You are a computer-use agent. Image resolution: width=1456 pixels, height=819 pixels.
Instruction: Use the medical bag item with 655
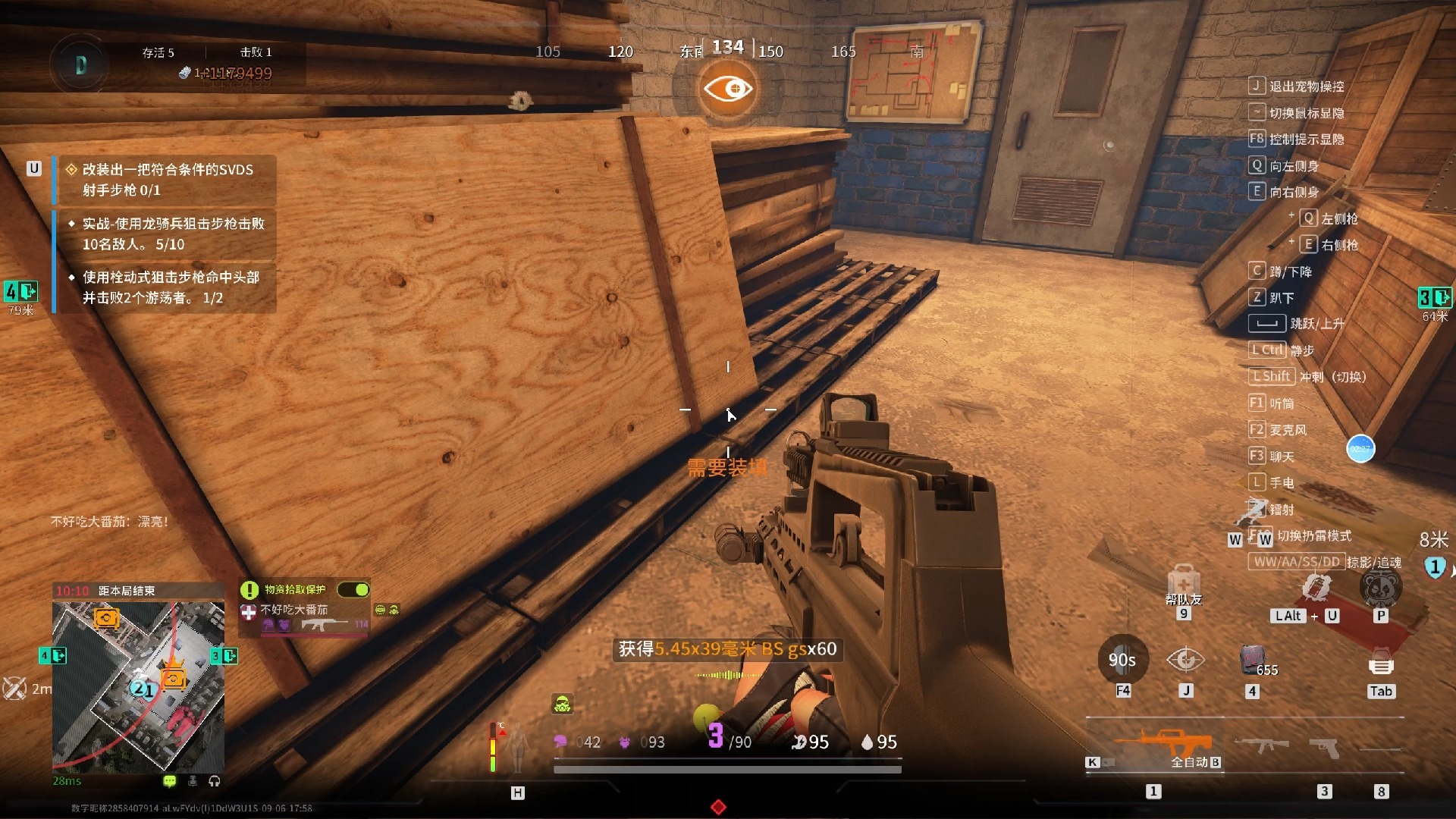point(1253,661)
